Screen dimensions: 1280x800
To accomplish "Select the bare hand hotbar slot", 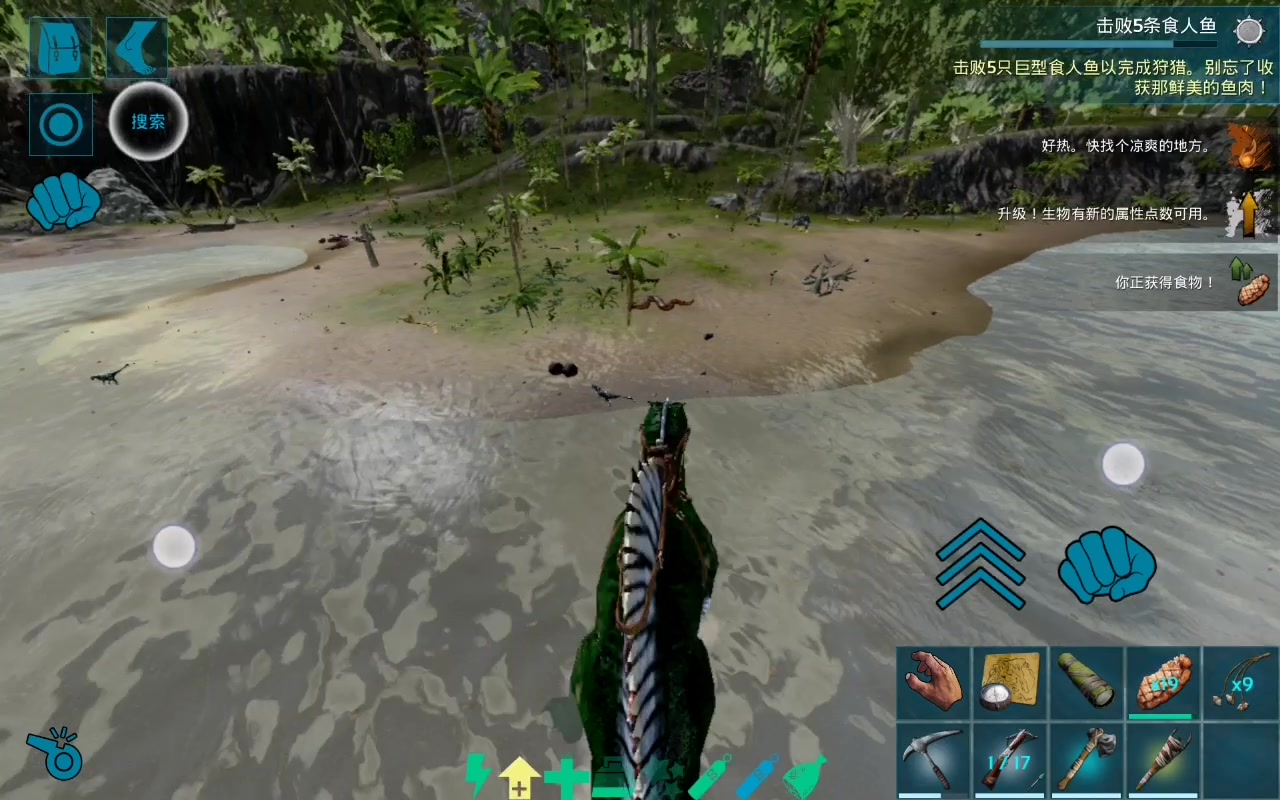I will pos(934,683).
